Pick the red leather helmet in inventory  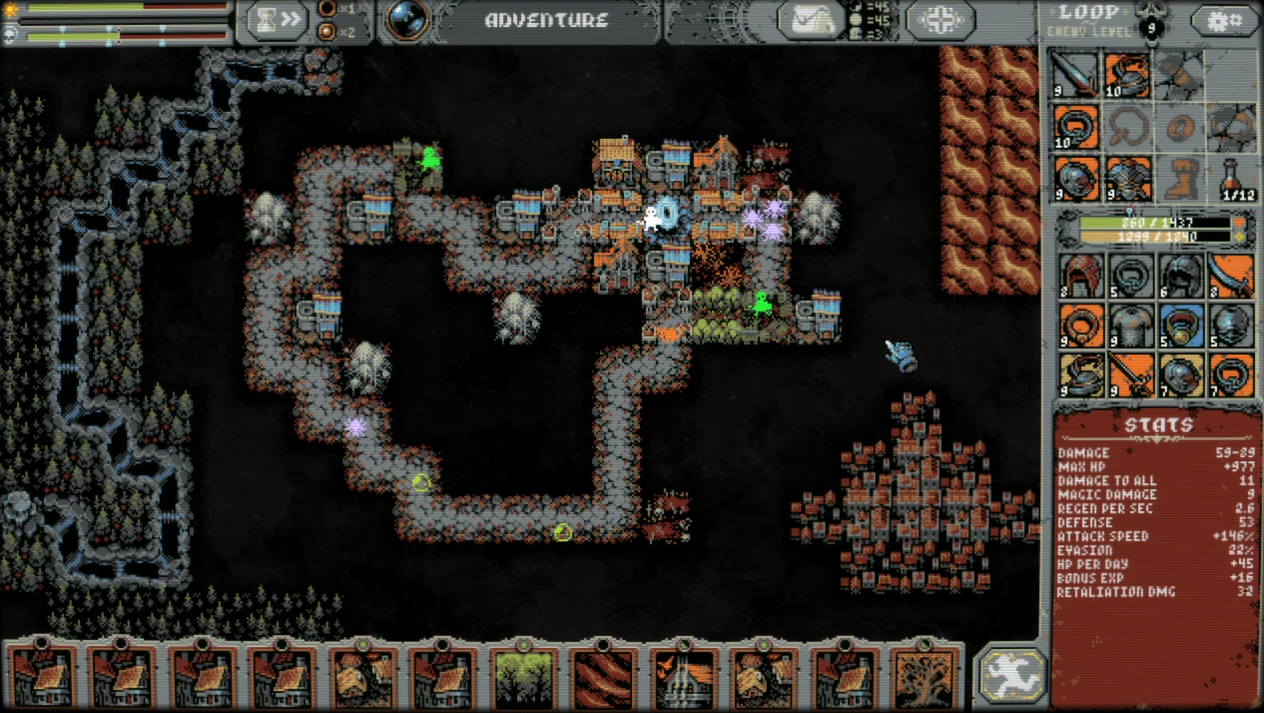[x=1081, y=276]
